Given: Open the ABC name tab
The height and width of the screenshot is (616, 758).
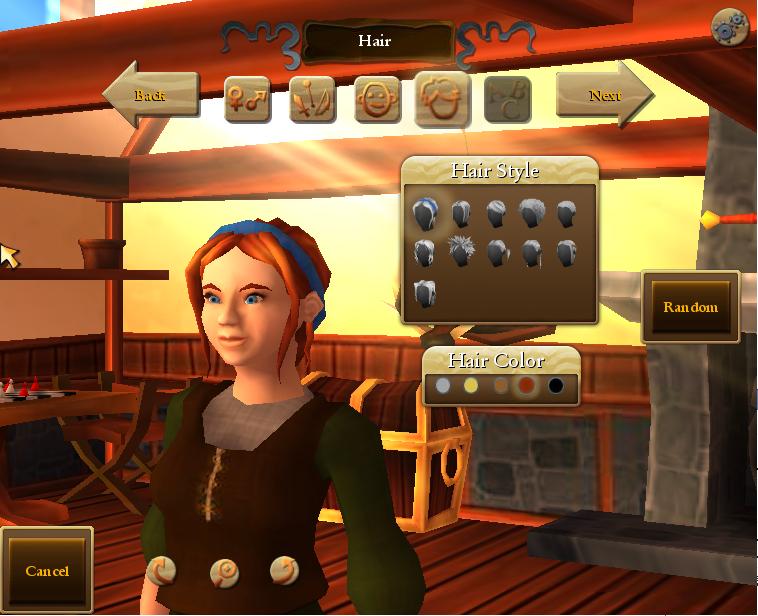Looking at the screenshot, I should [x=507, y=100].
